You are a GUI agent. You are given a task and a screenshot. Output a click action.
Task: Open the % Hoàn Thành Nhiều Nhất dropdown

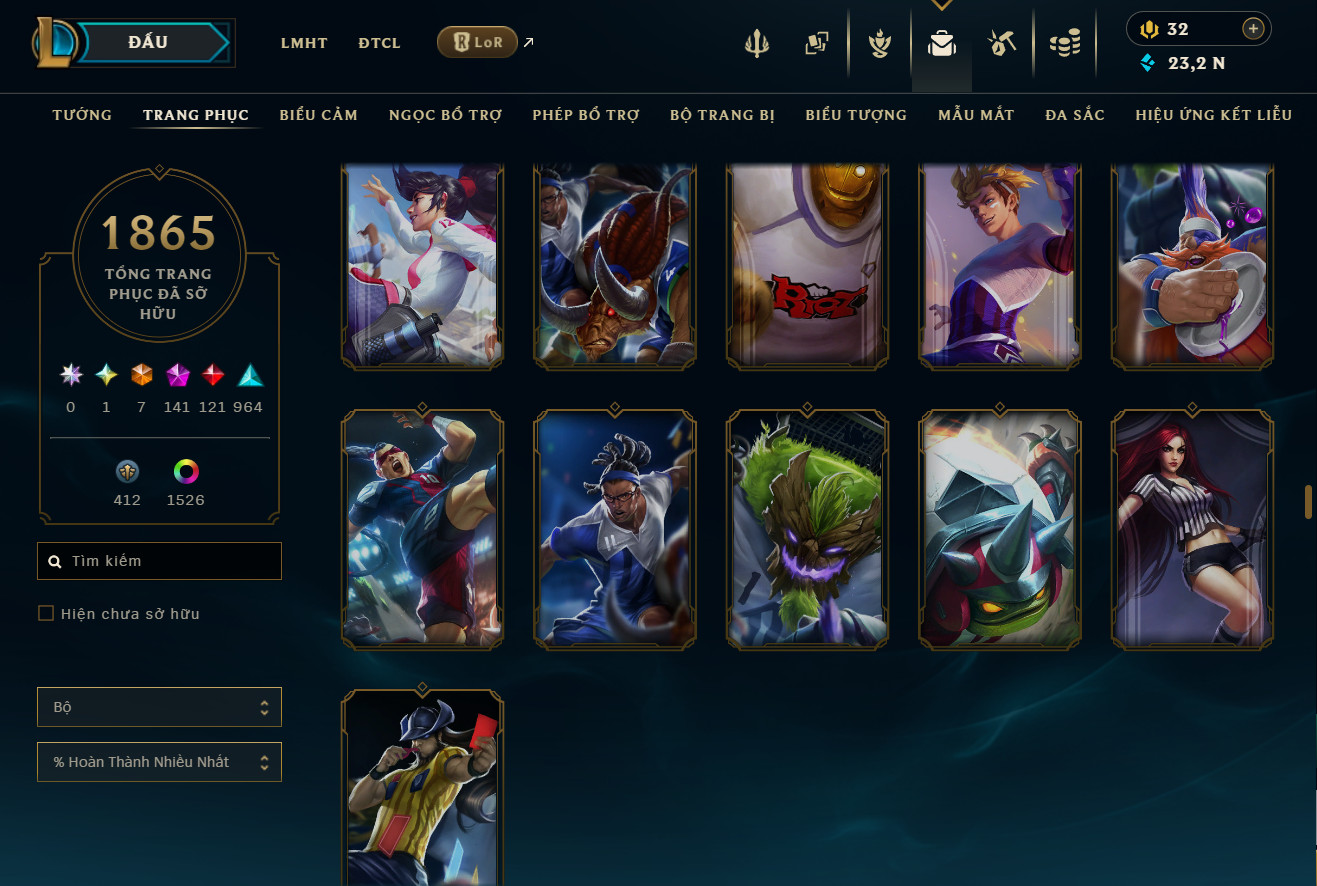pos(159,762)
